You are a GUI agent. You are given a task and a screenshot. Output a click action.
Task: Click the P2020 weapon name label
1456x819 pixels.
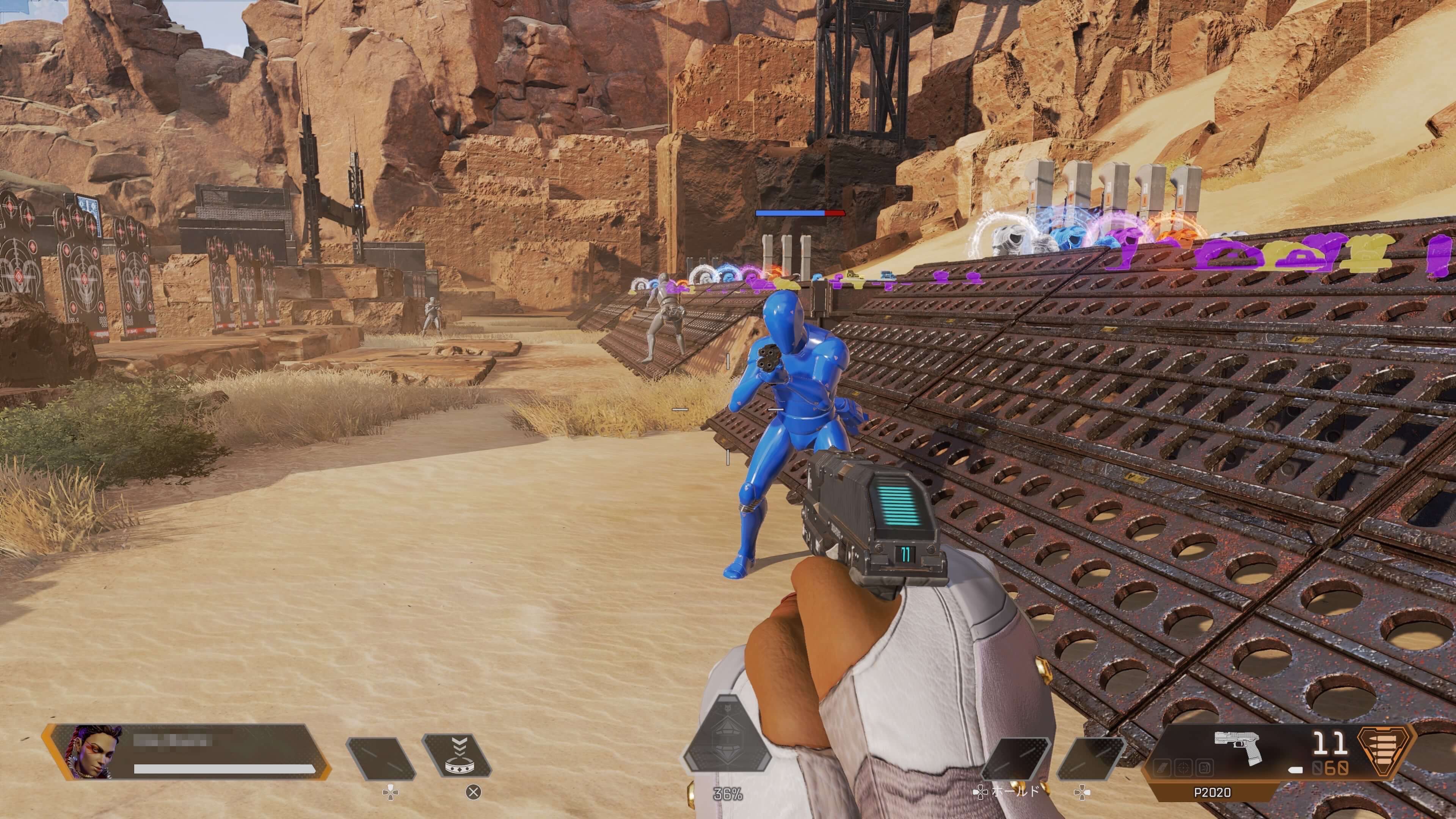(1213, 792)
